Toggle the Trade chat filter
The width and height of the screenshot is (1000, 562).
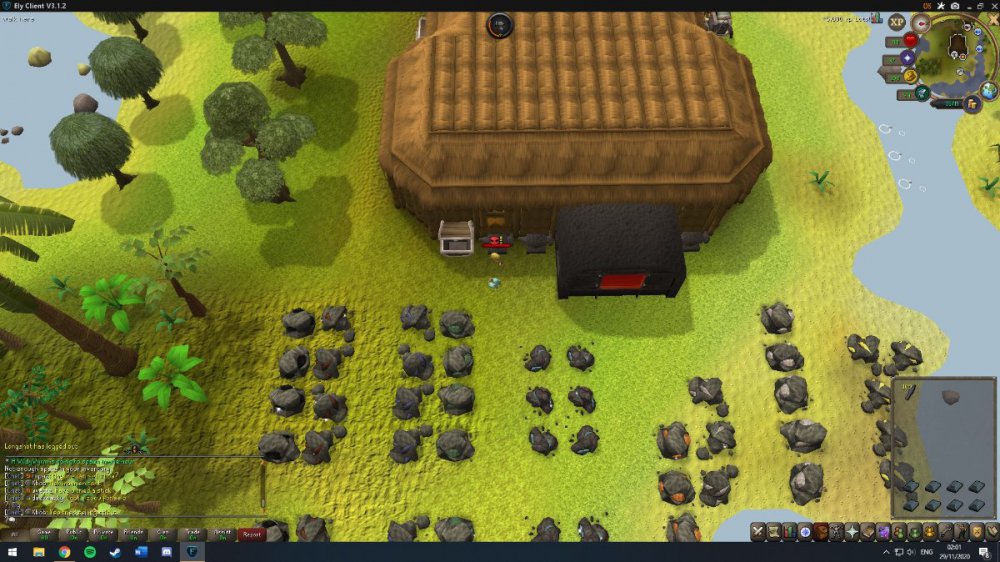tap(192, 534)
